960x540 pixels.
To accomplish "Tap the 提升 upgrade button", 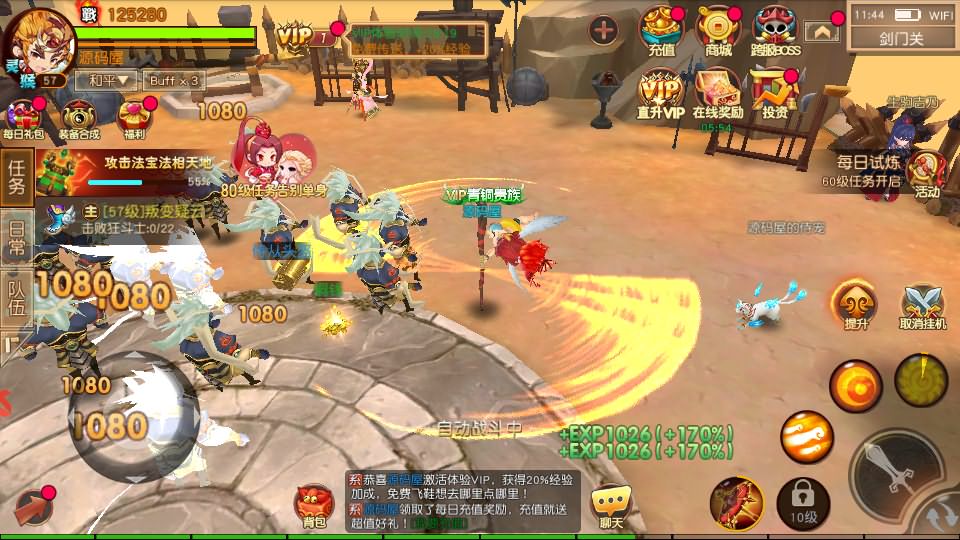I will pos(856,304).
